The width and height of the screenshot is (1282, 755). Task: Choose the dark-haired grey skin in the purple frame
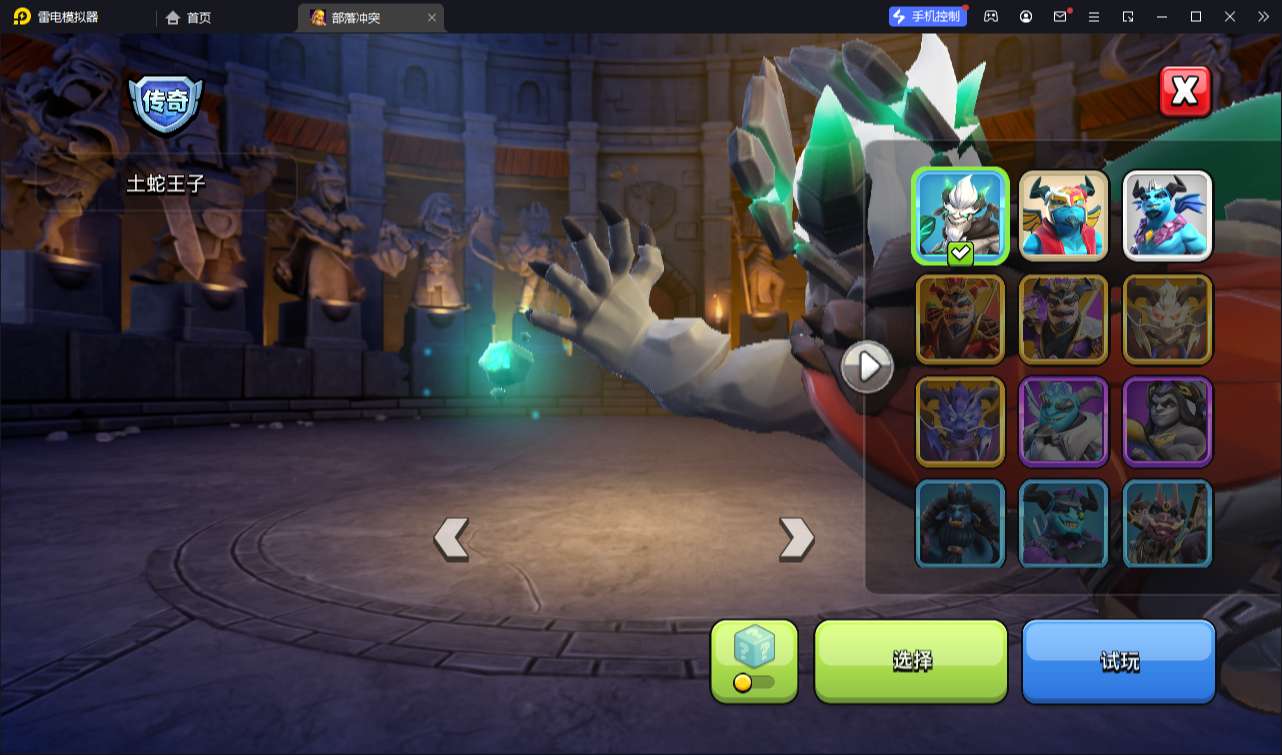click(1167, 421)
